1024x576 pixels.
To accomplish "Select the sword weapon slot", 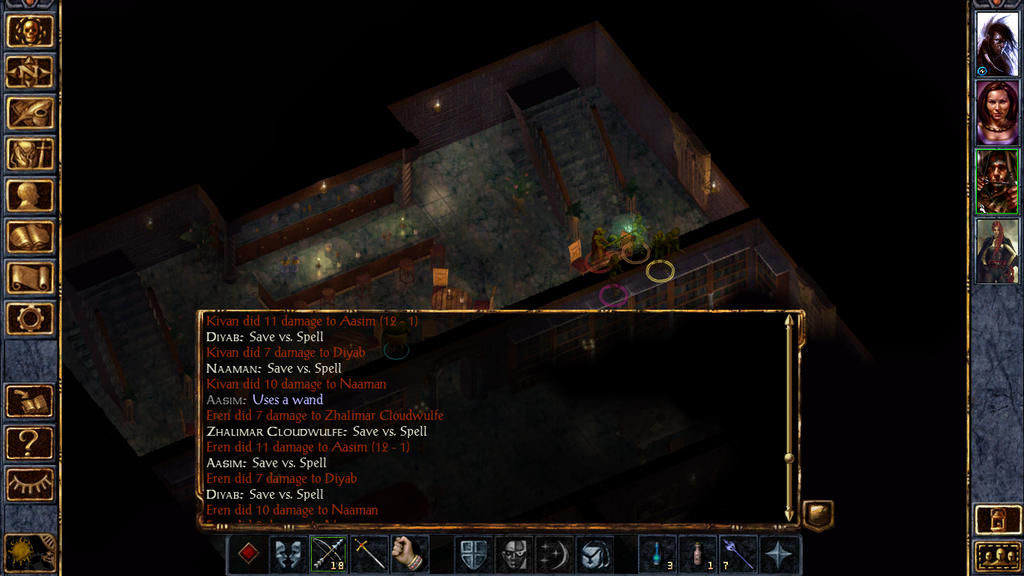I will coord(369,554).
